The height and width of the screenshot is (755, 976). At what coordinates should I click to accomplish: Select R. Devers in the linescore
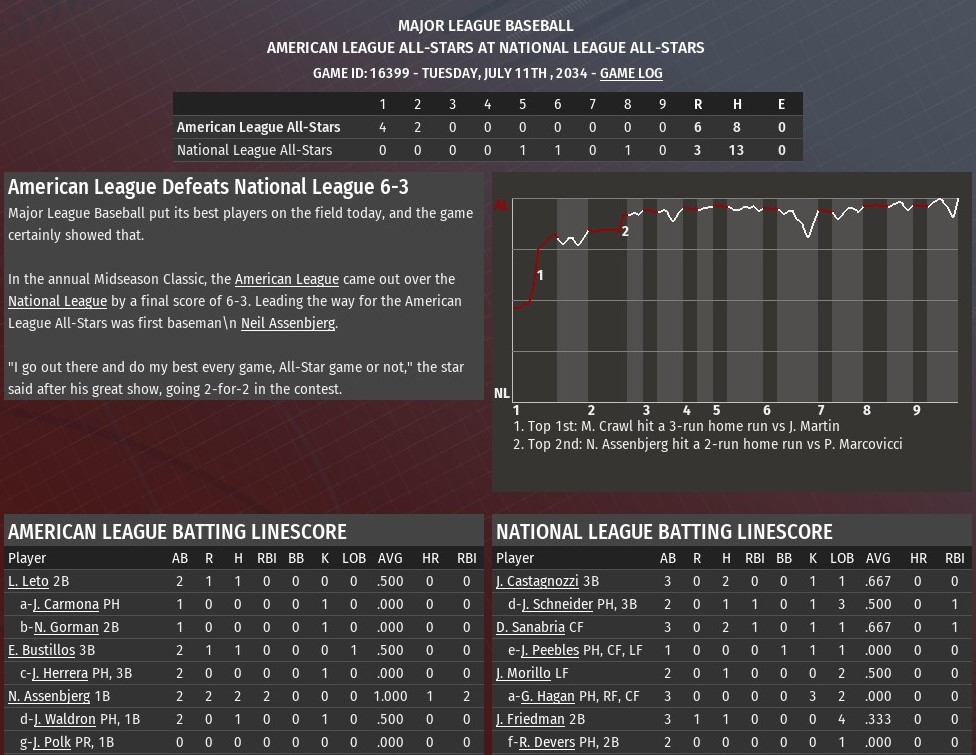548,742
